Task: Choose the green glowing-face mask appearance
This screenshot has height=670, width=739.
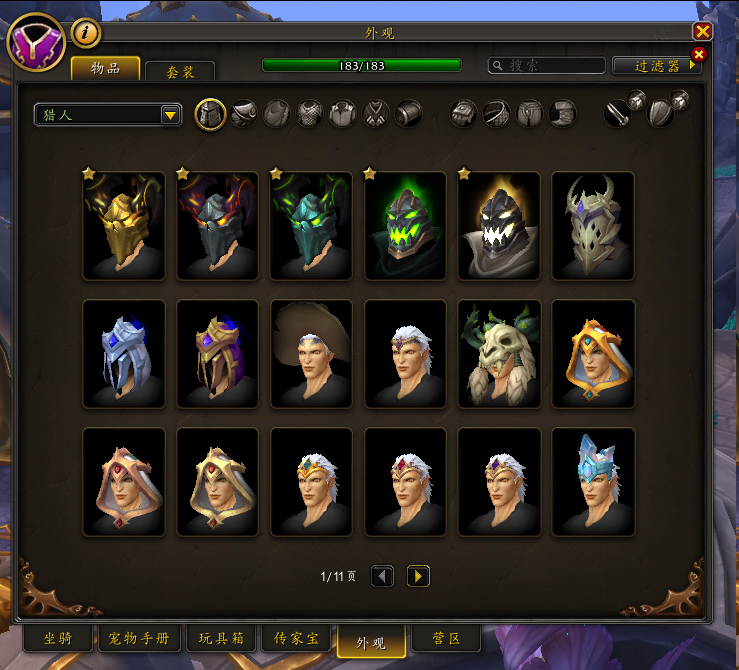Action: pyautogui.click(x=406, y=226)
